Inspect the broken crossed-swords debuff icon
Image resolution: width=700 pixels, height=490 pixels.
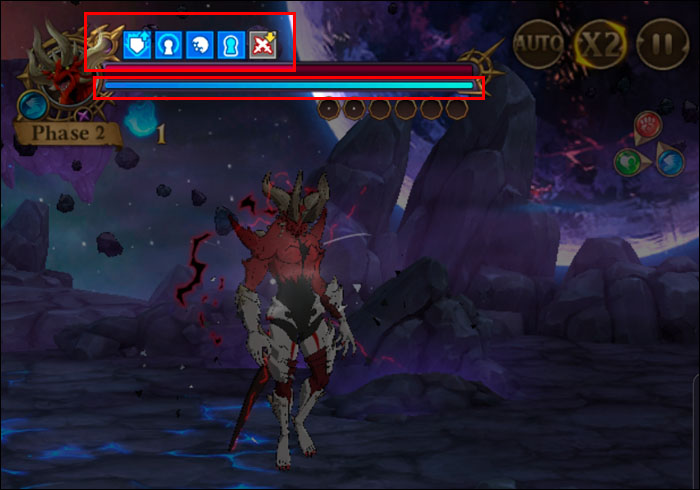click(263, 46)
